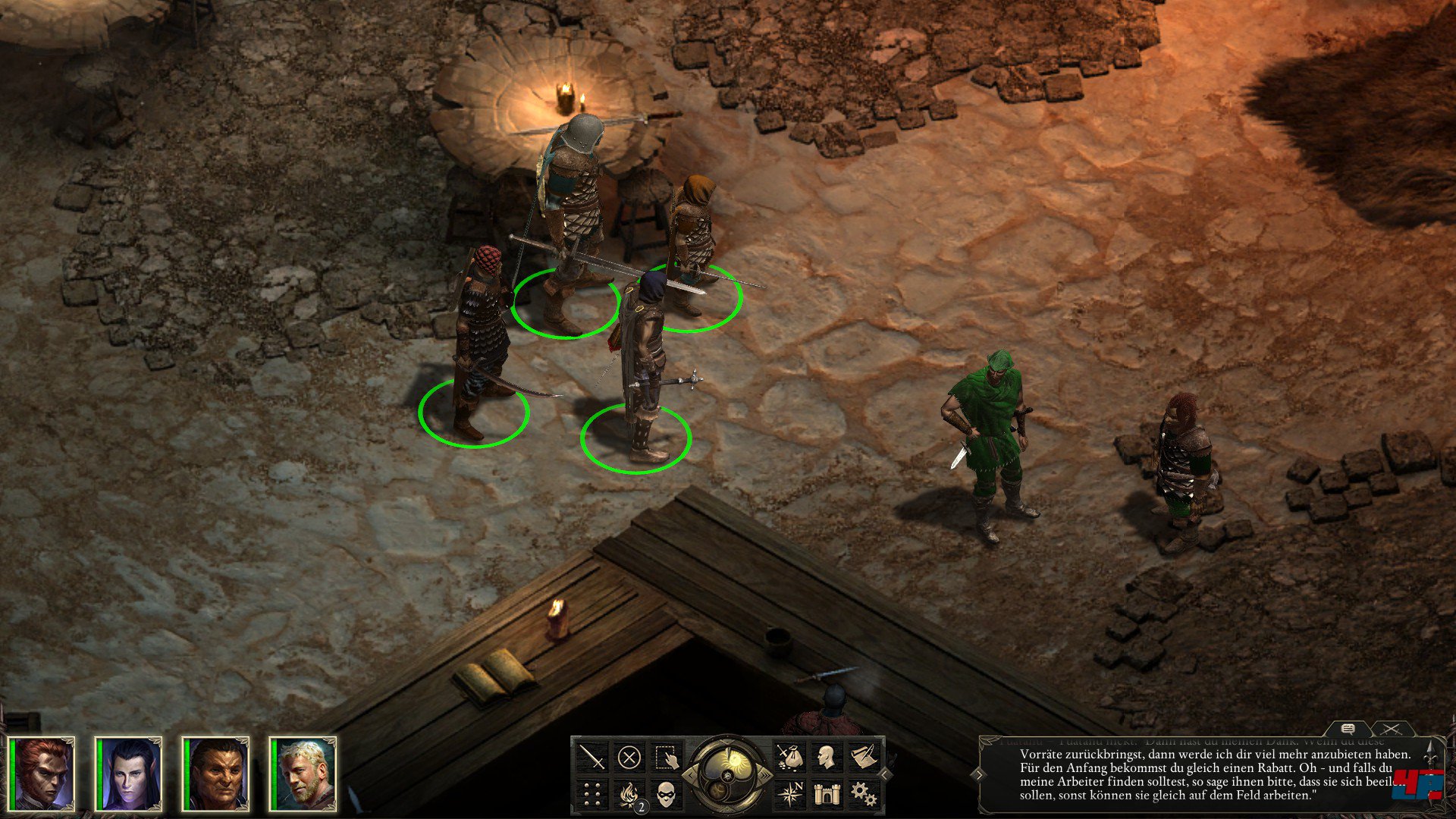Activate the sword attack command
The image size is (1456, 819).
[592, 757]
